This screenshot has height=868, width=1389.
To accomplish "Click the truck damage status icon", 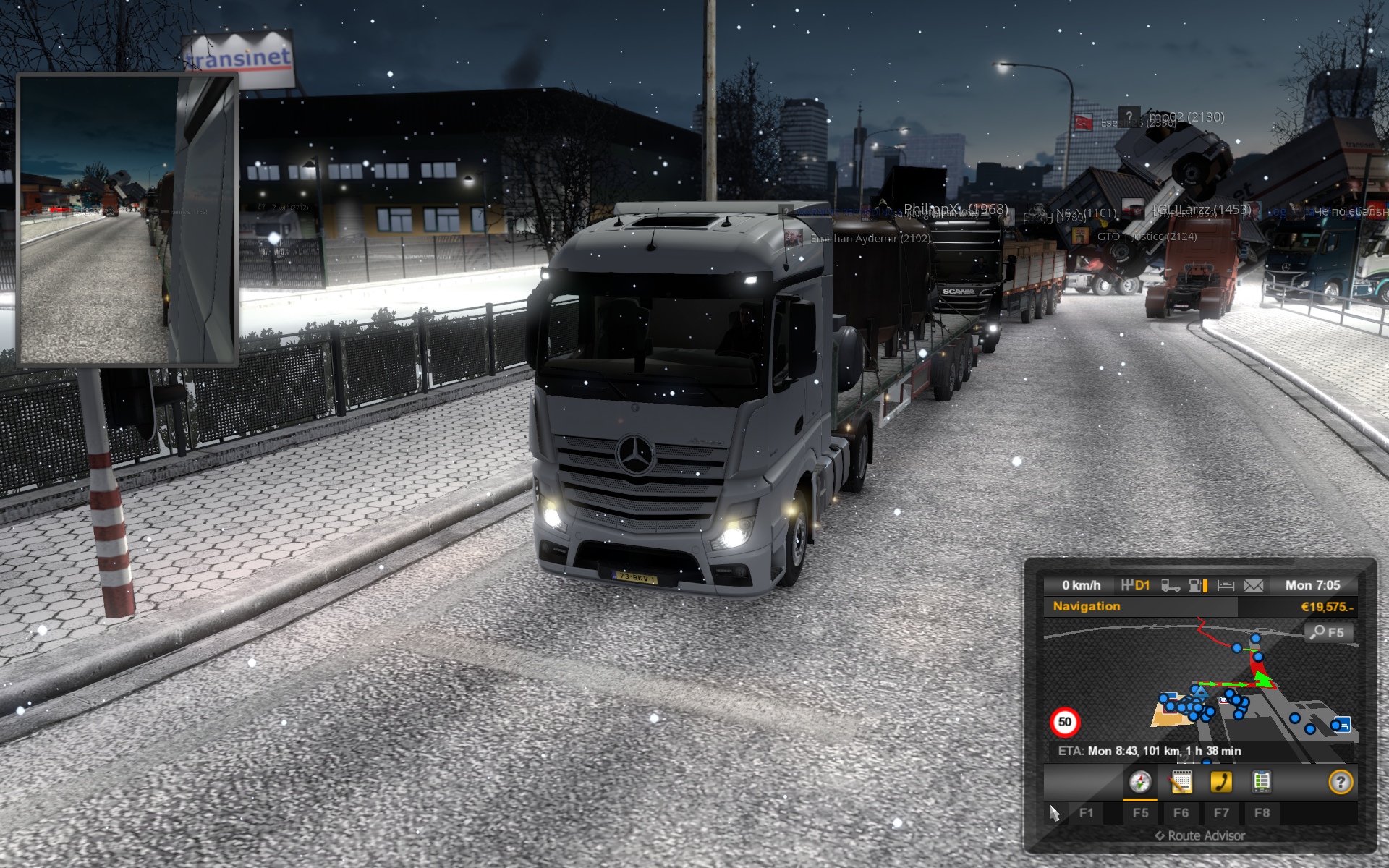I will tap(1170, 585).
